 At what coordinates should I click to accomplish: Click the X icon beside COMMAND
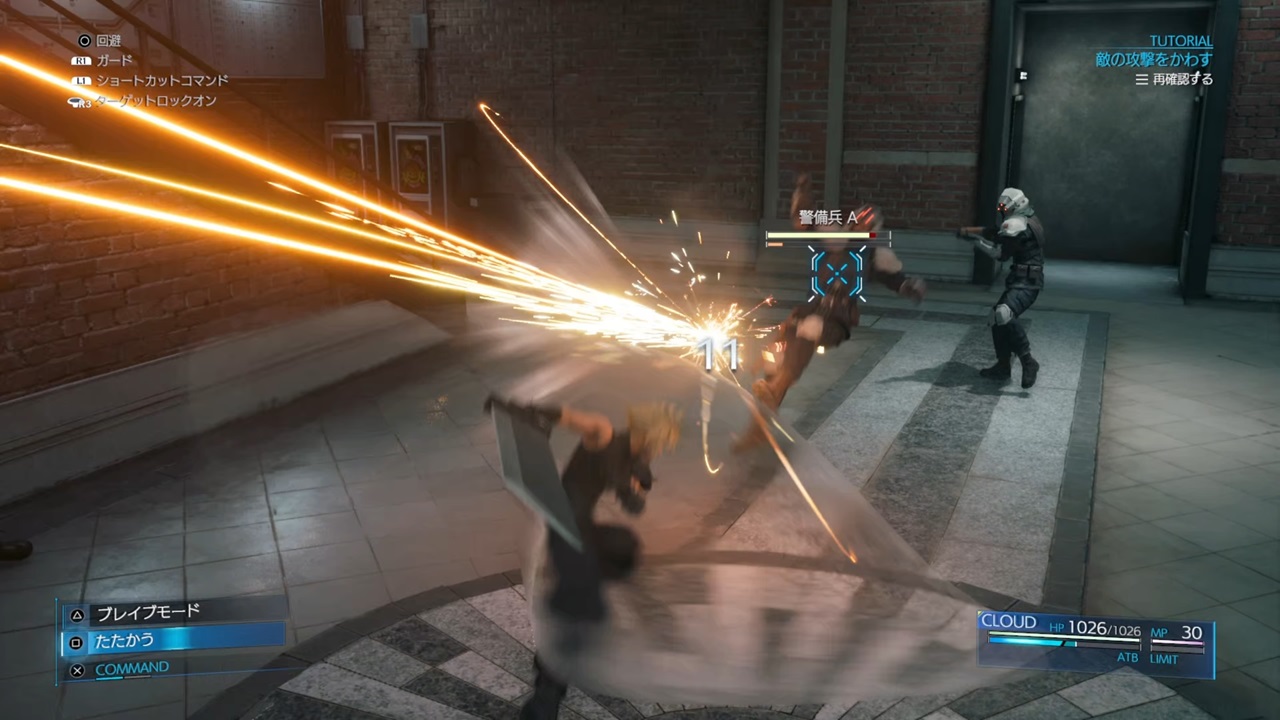point(77,668)
